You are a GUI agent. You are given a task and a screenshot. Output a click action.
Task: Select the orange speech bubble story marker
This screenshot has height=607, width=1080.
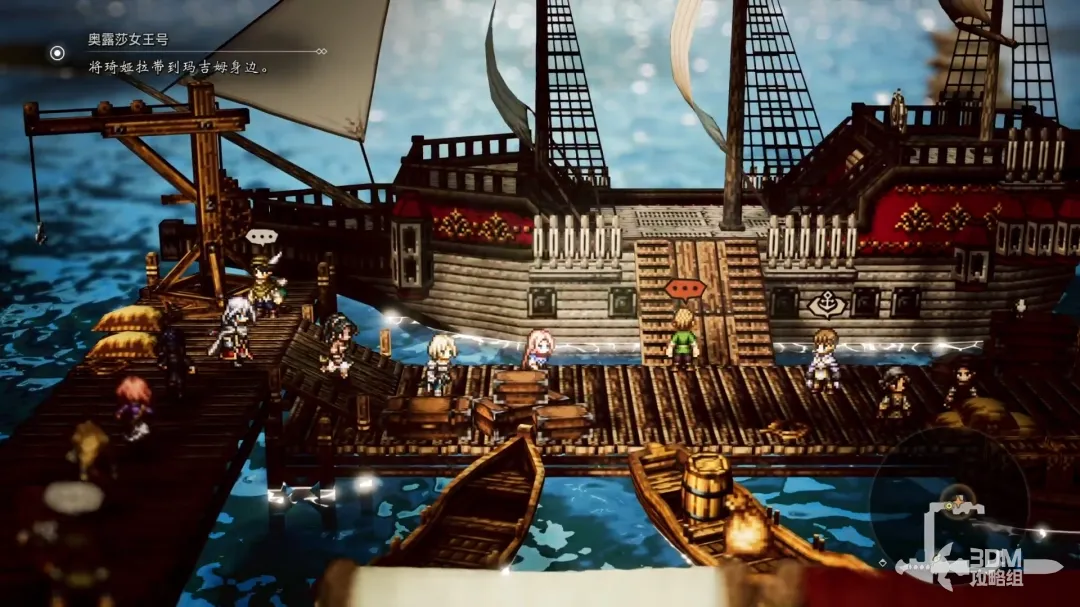point(685,288)
